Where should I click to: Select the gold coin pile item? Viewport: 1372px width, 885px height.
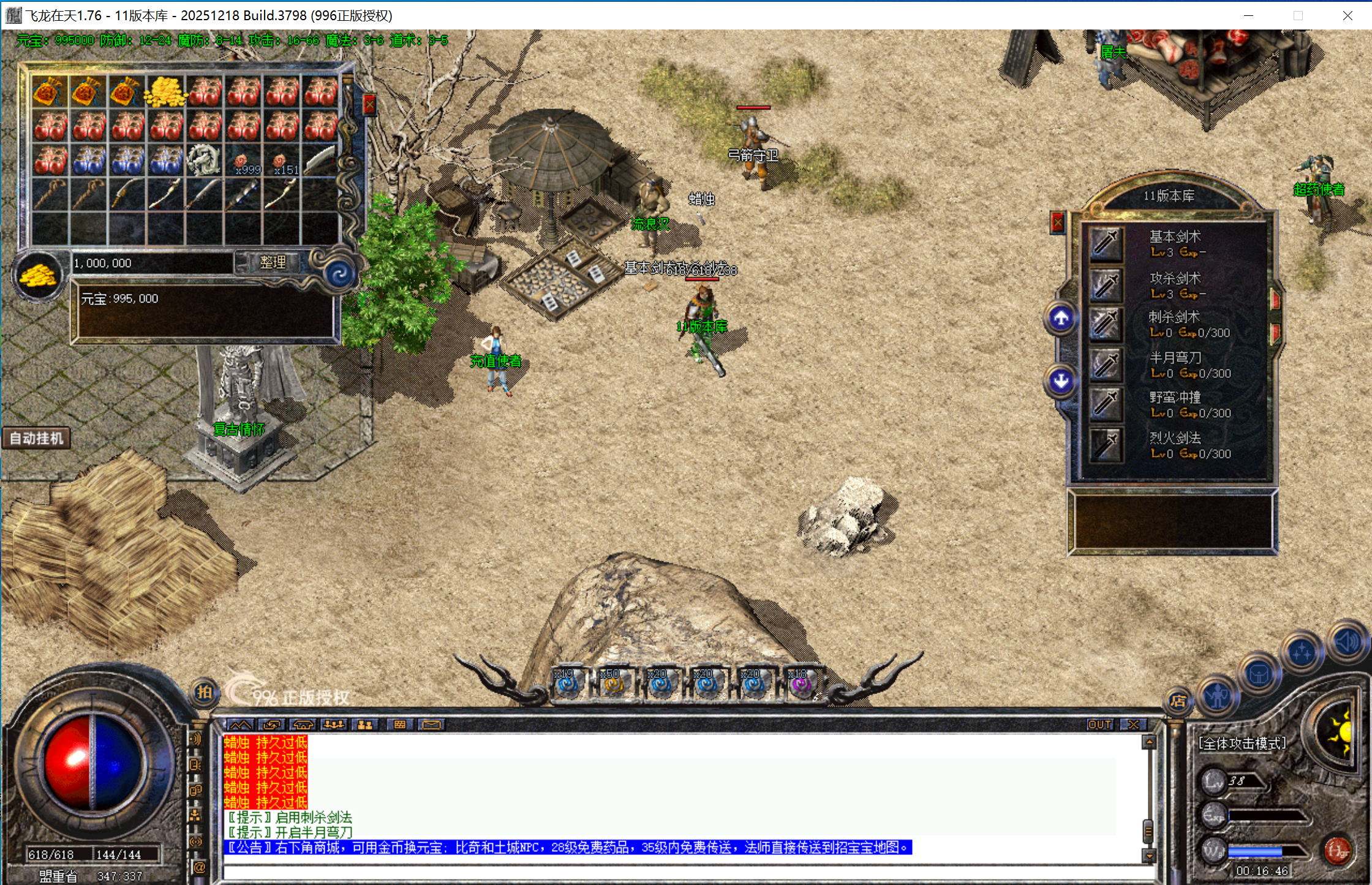click(165, 91)
